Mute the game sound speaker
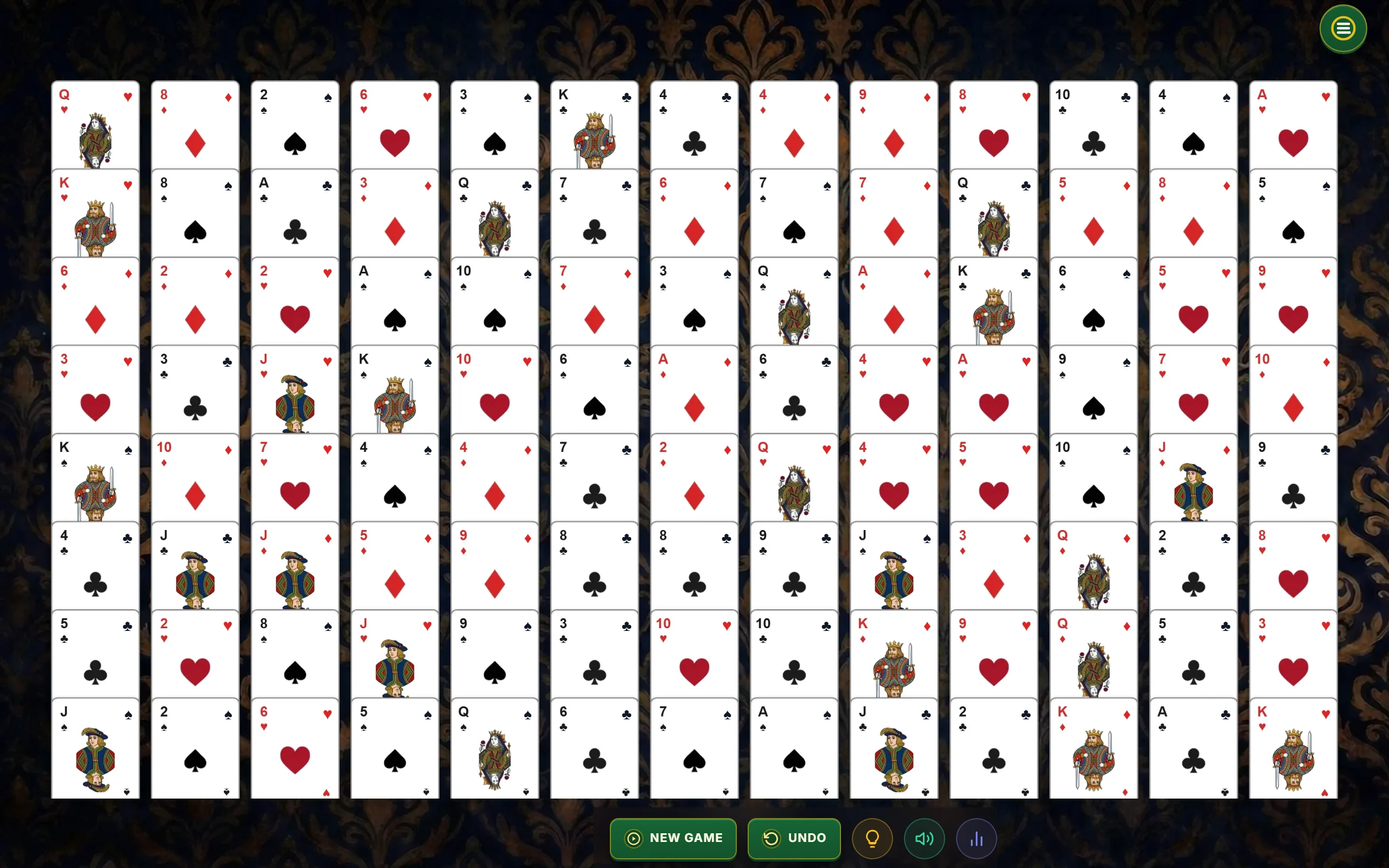 [x=923, y=839]
